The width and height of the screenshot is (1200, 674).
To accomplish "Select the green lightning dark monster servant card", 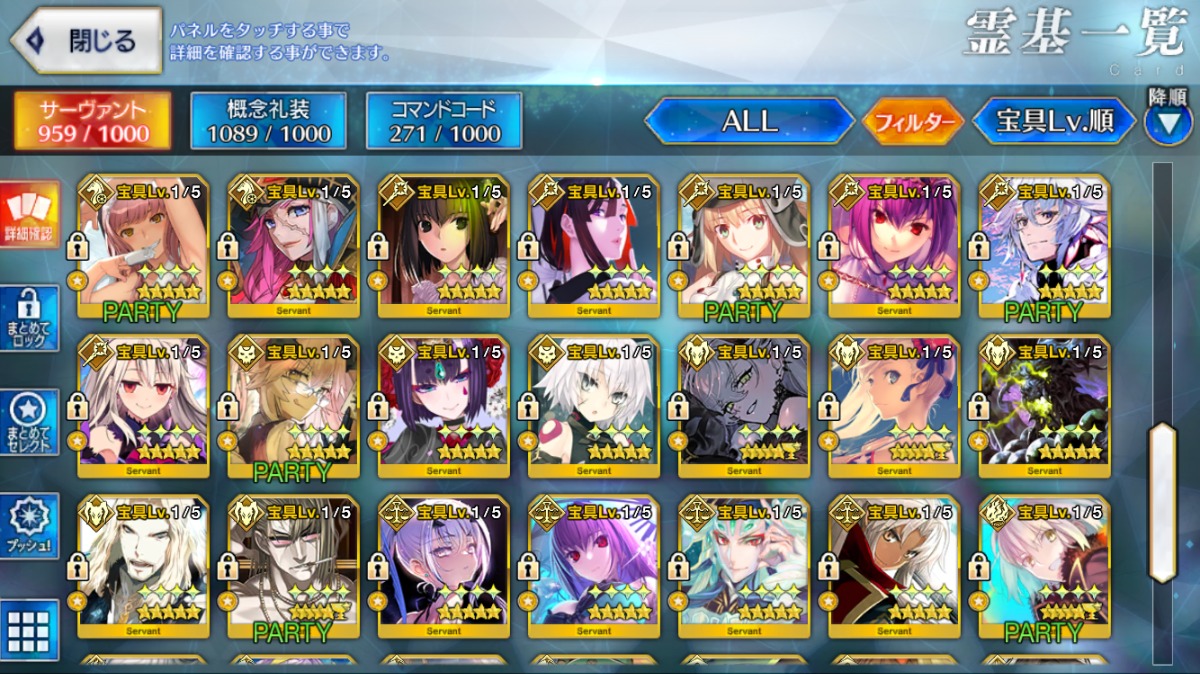I will click(1044, 406).
